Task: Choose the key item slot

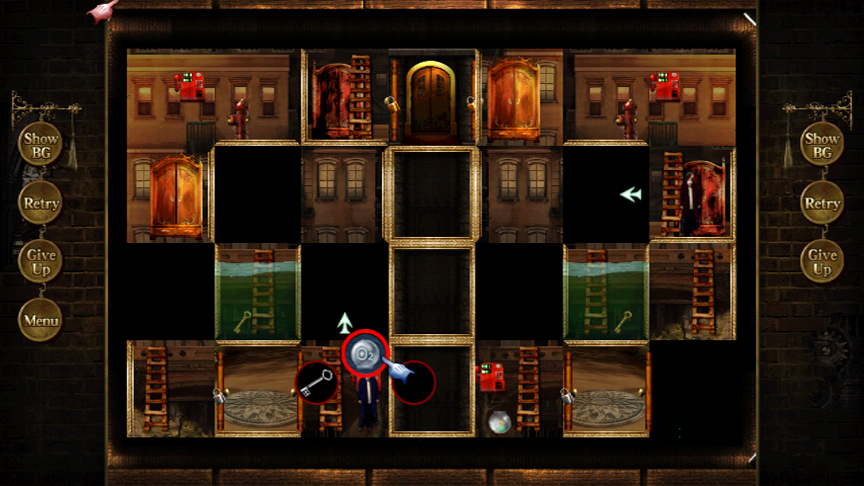Action: pos(316,383)
